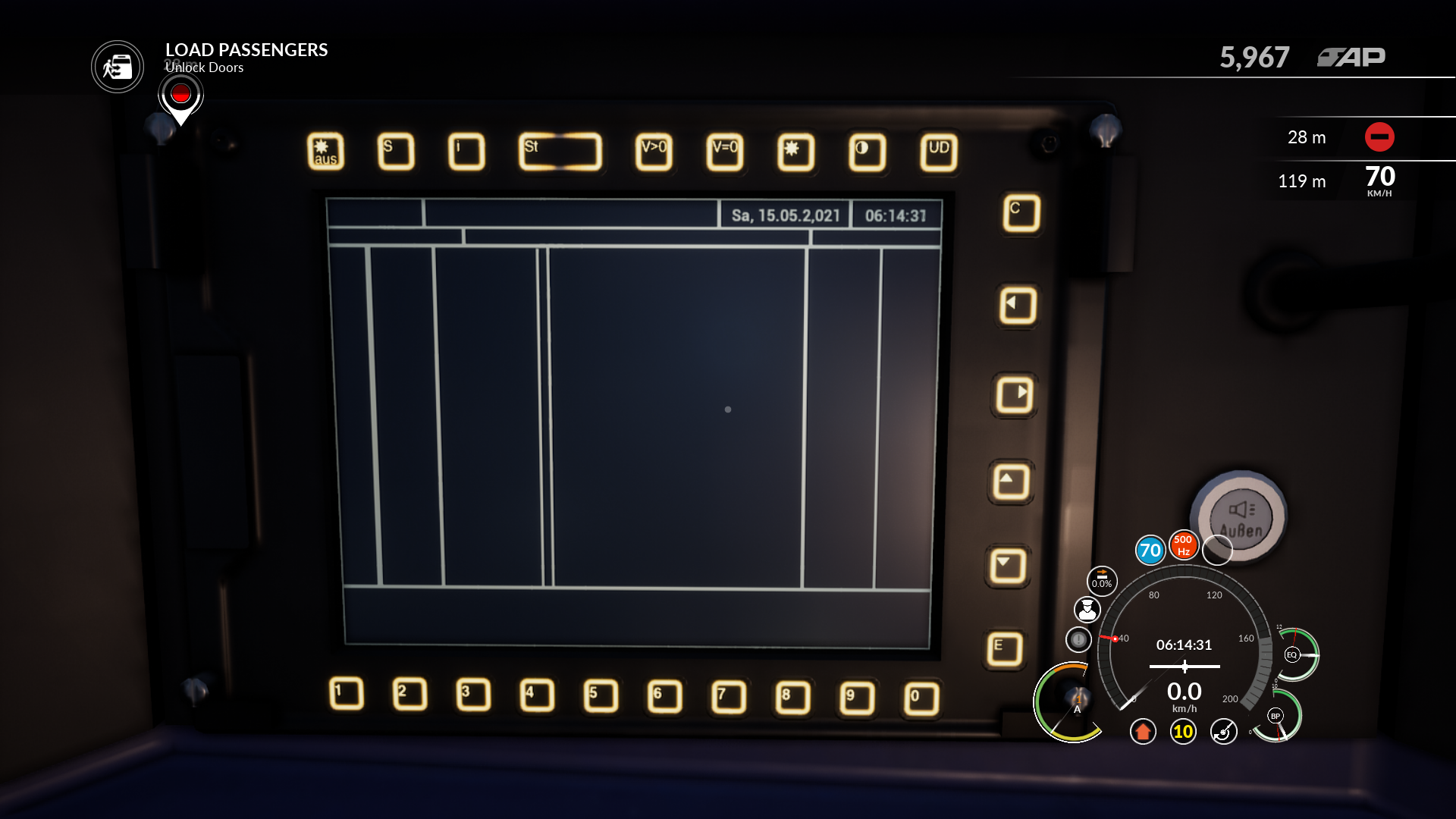Adjust contrast with the half-circle softkey
The image size is (1456, 819).
coord(867,152)
